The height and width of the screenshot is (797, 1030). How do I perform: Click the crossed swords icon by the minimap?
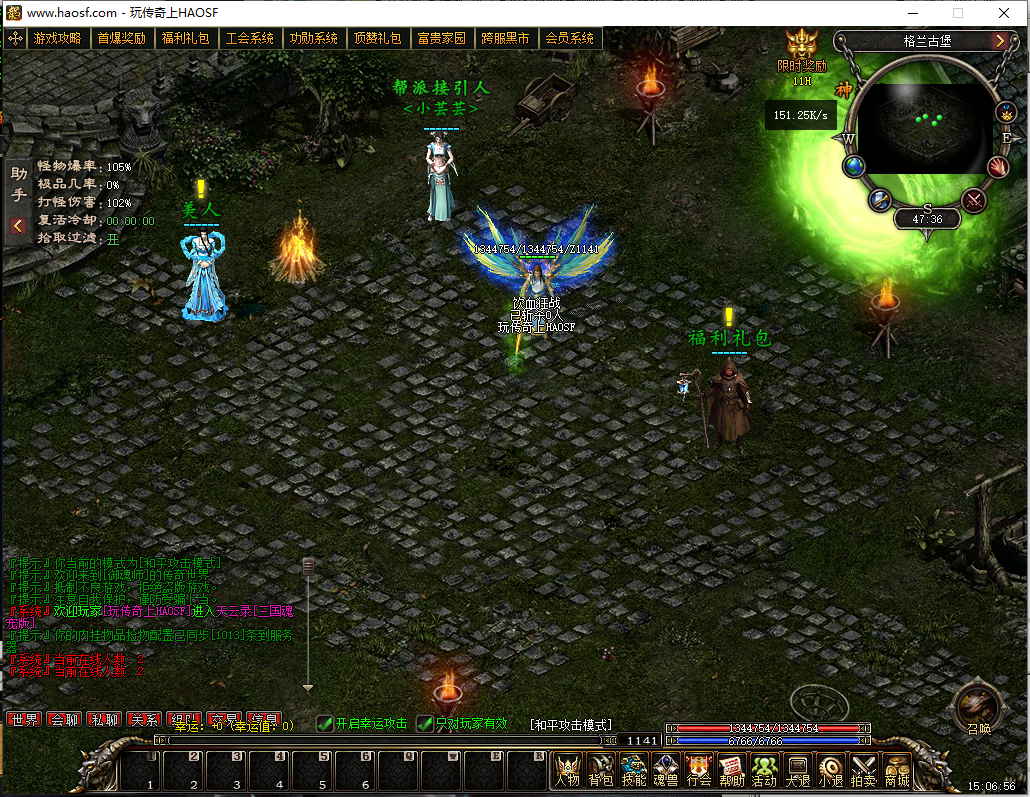point(973,200)
